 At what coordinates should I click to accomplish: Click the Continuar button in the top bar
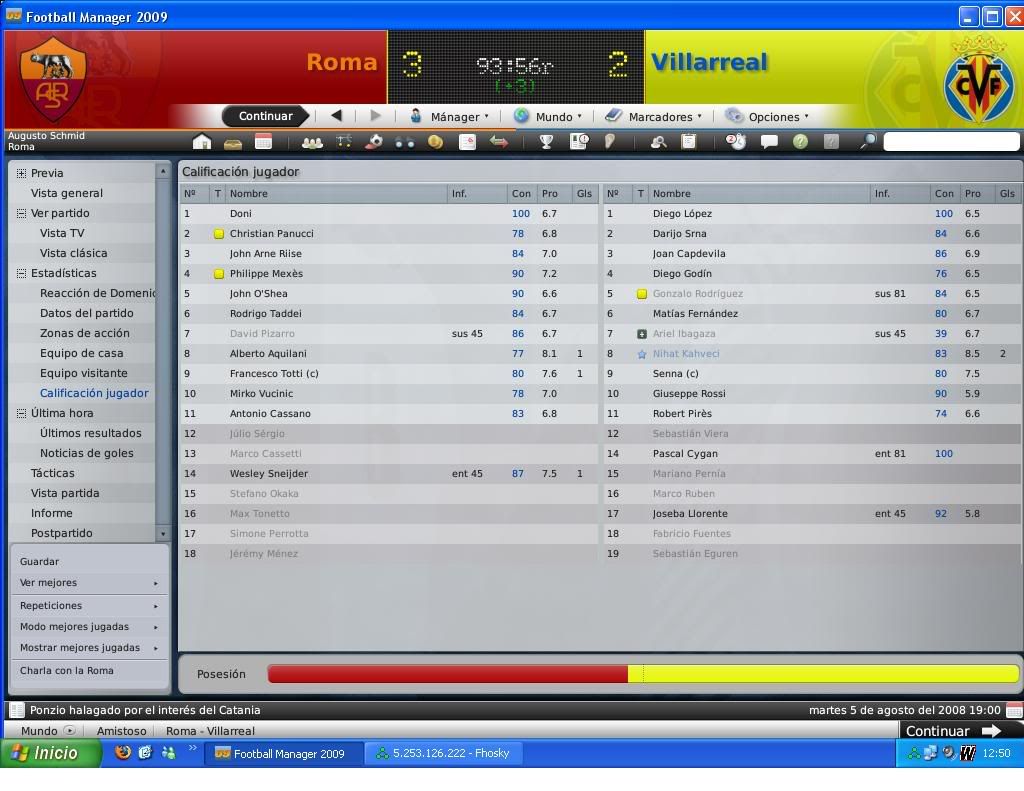point(265,116)
